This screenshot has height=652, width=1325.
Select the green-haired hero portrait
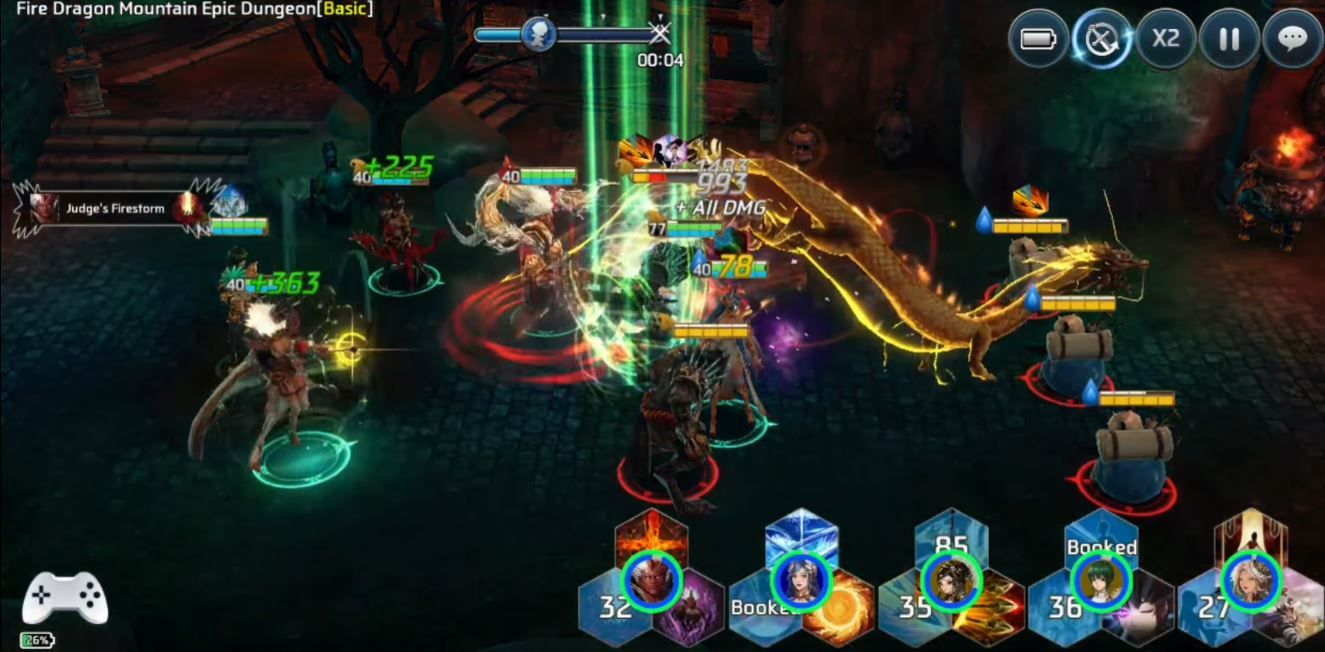(1101, 581)
